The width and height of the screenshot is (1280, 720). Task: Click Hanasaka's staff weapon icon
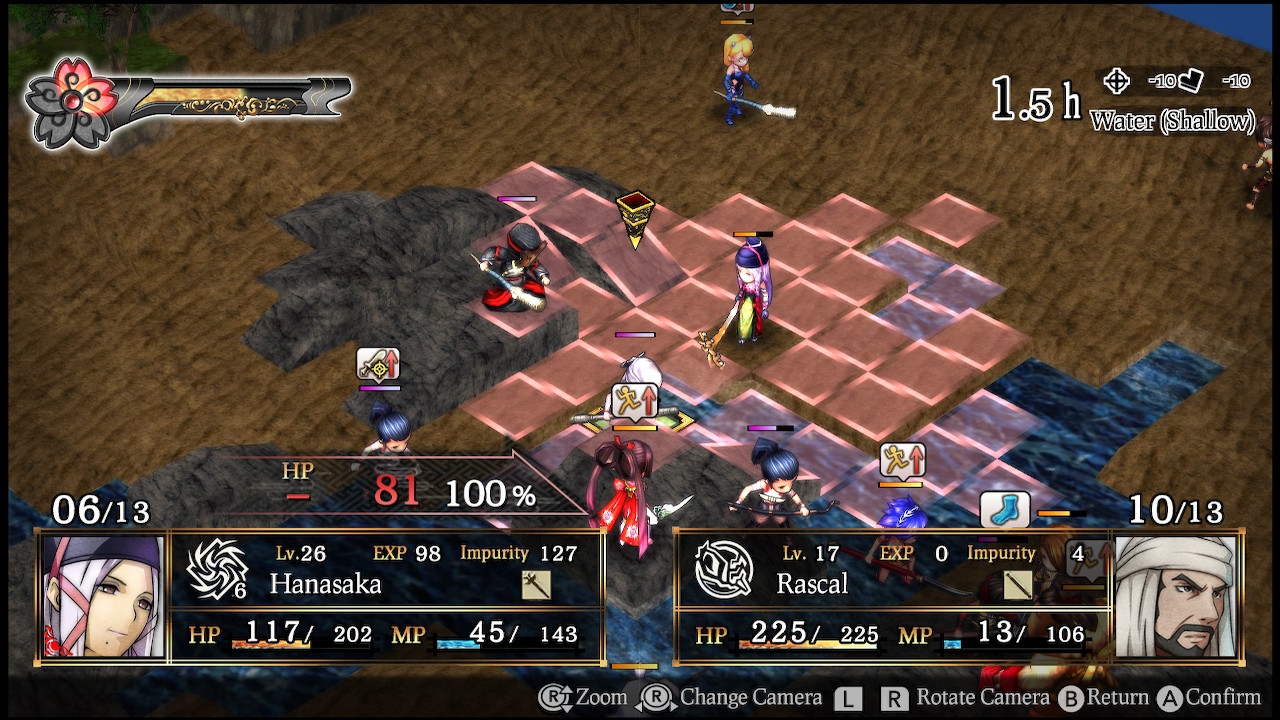[x=536, y=585]
